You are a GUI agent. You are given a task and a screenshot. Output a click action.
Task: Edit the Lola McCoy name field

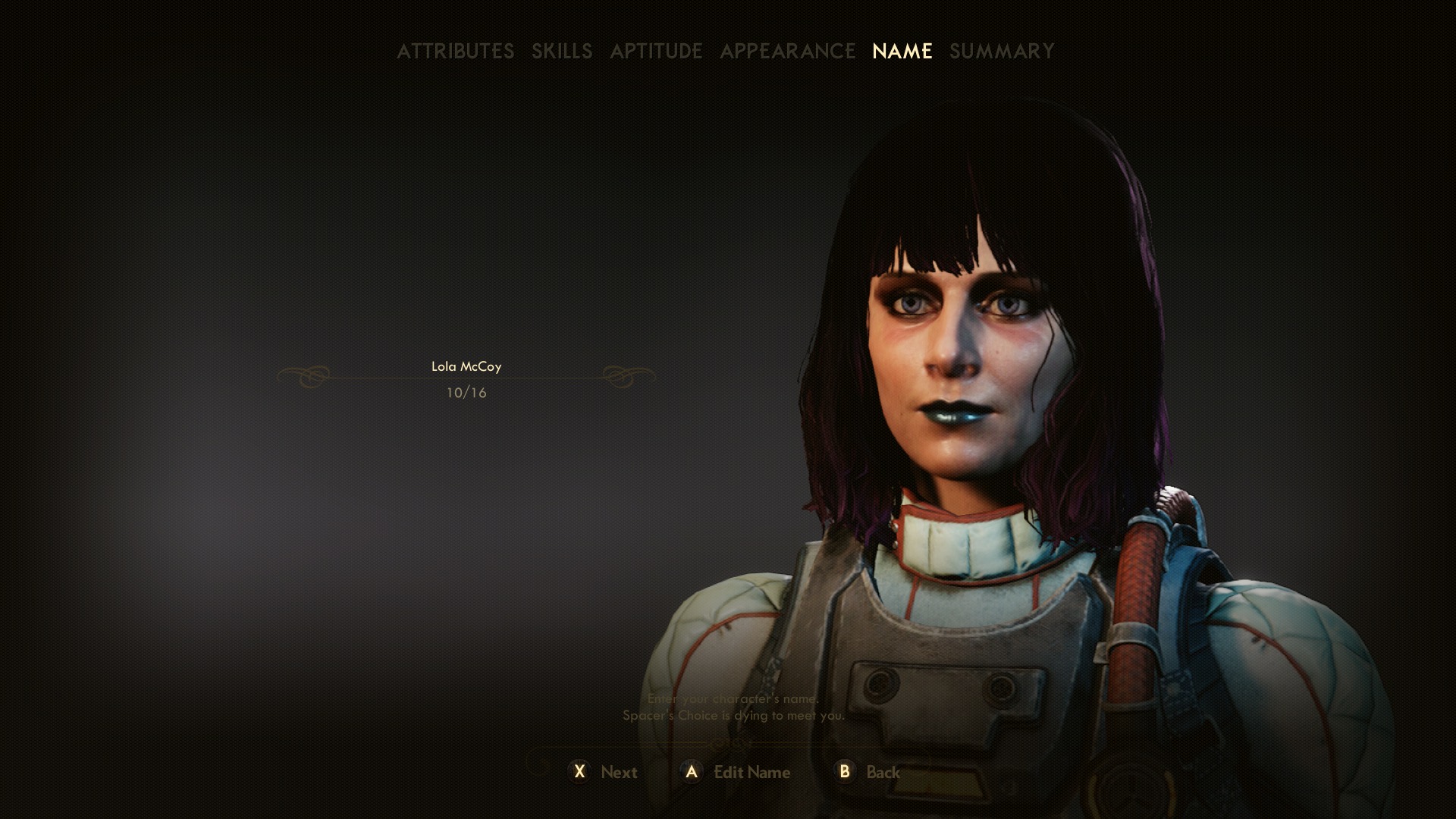[466, 367]
